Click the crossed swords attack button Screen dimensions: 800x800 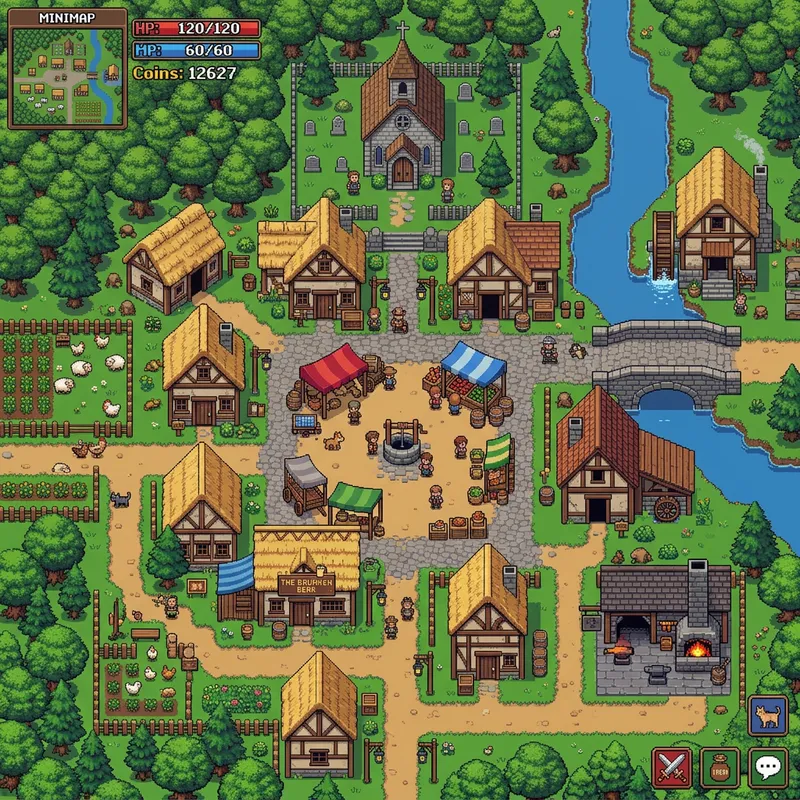pyautogui.click(x=670, y=767)
